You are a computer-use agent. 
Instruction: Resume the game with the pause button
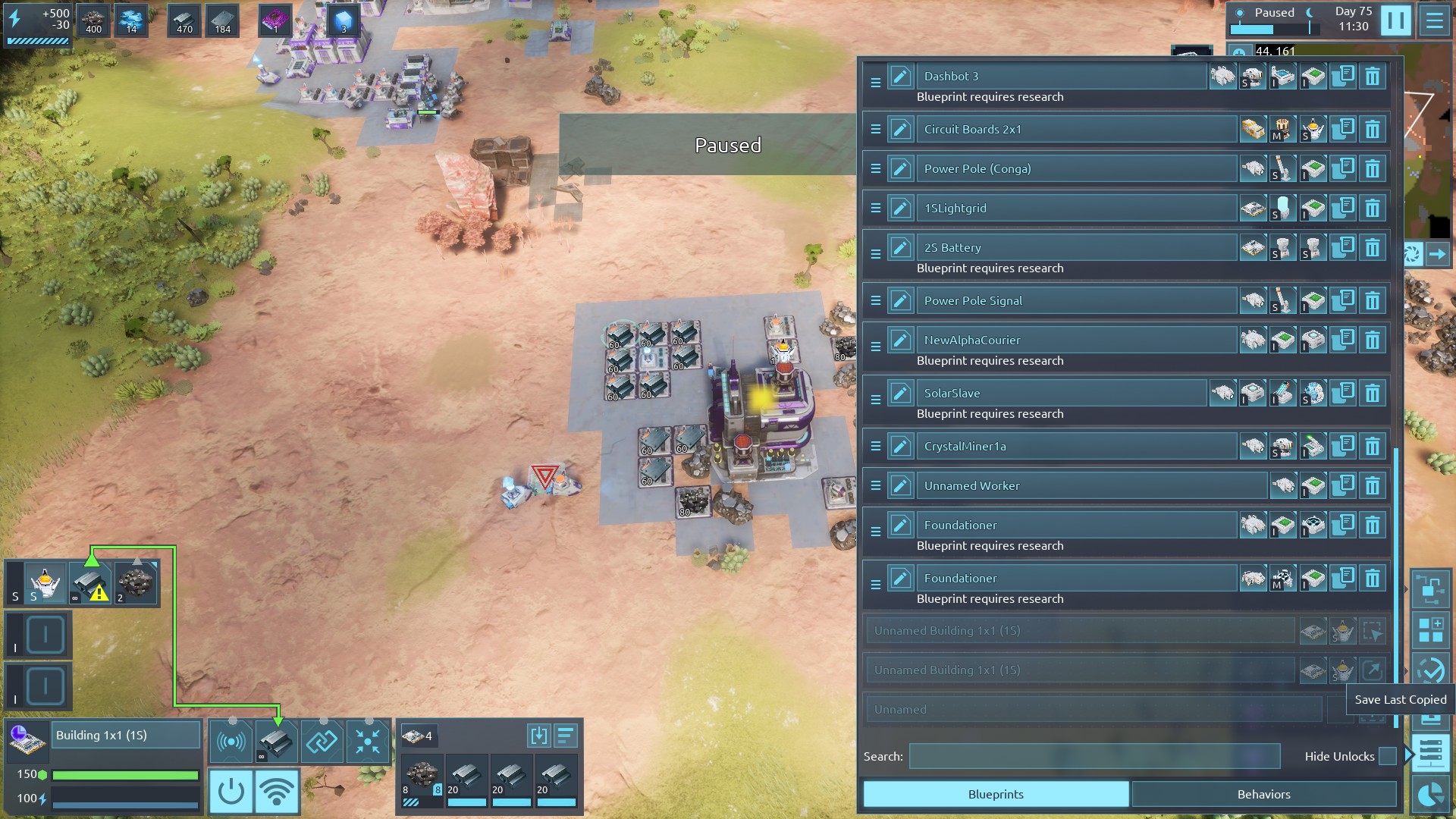click(1395, 20)
